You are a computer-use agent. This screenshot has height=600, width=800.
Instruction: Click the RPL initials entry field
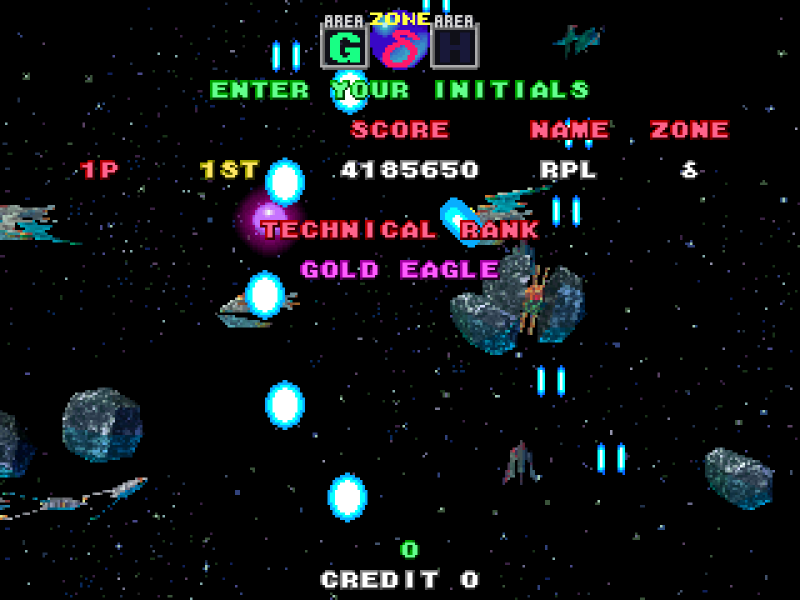[568, 170]
